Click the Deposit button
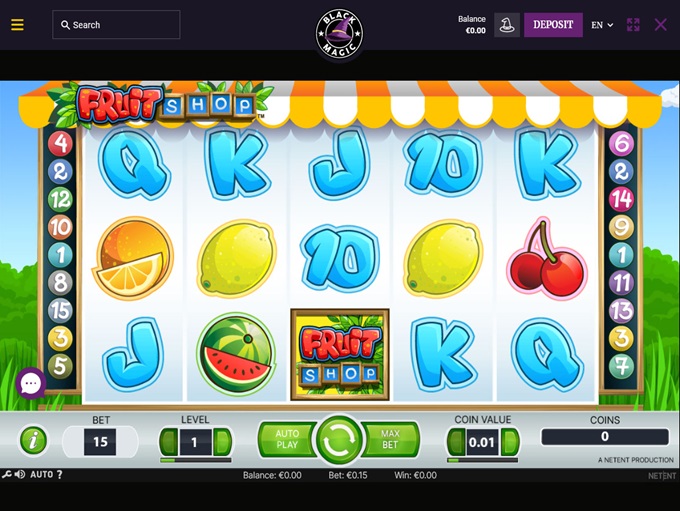680x511 pixels. point(553,25)
